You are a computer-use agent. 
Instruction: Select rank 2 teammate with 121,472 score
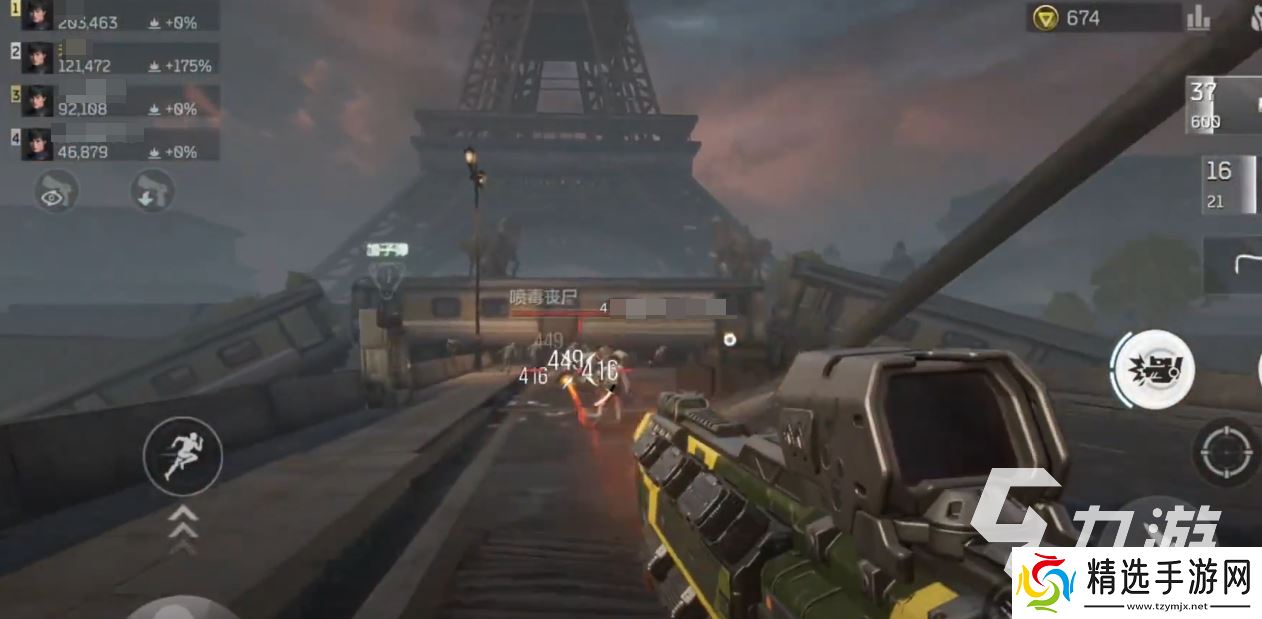(115, 58)
